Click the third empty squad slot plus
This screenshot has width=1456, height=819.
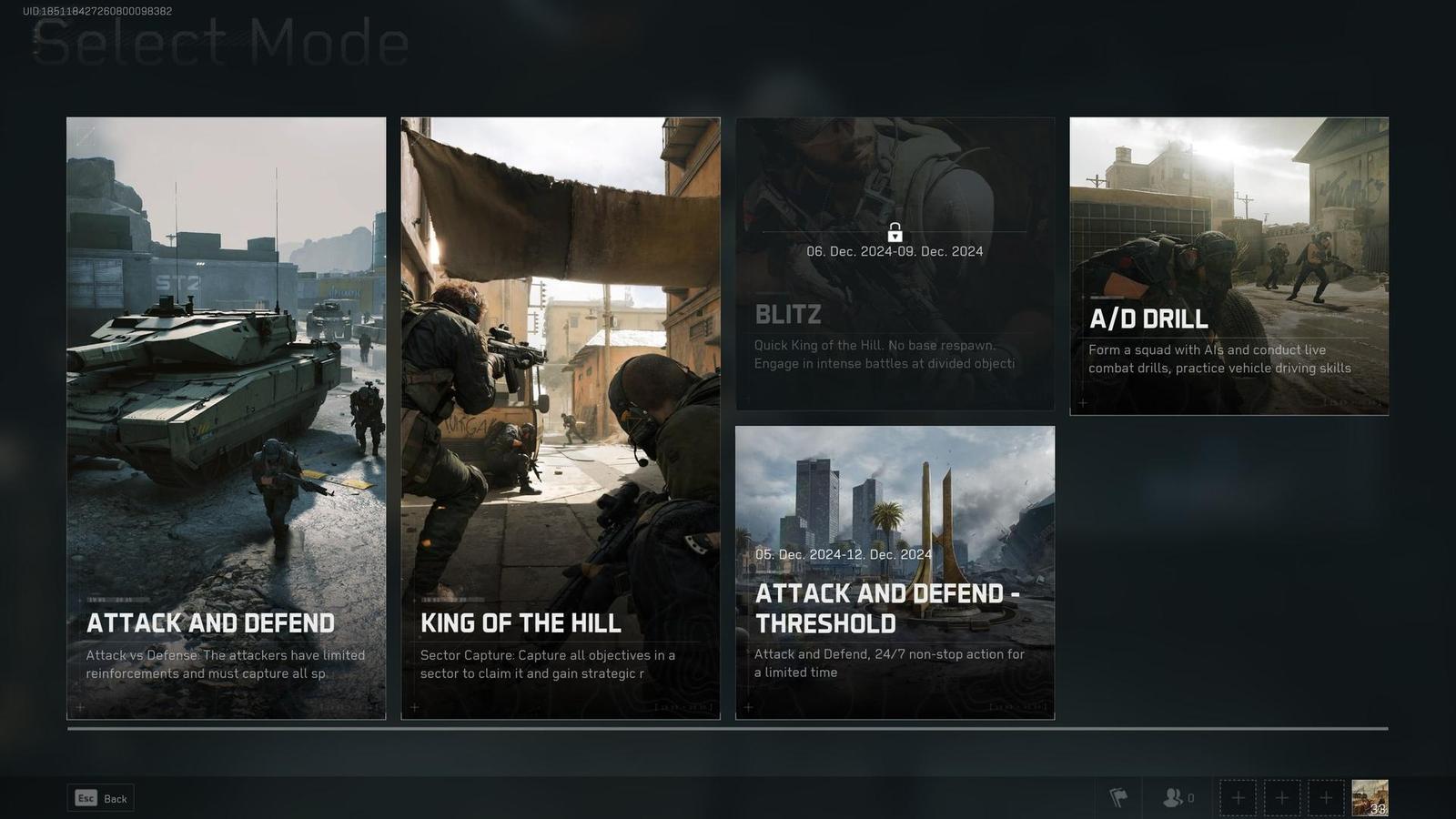click(x=1326, y=797)
